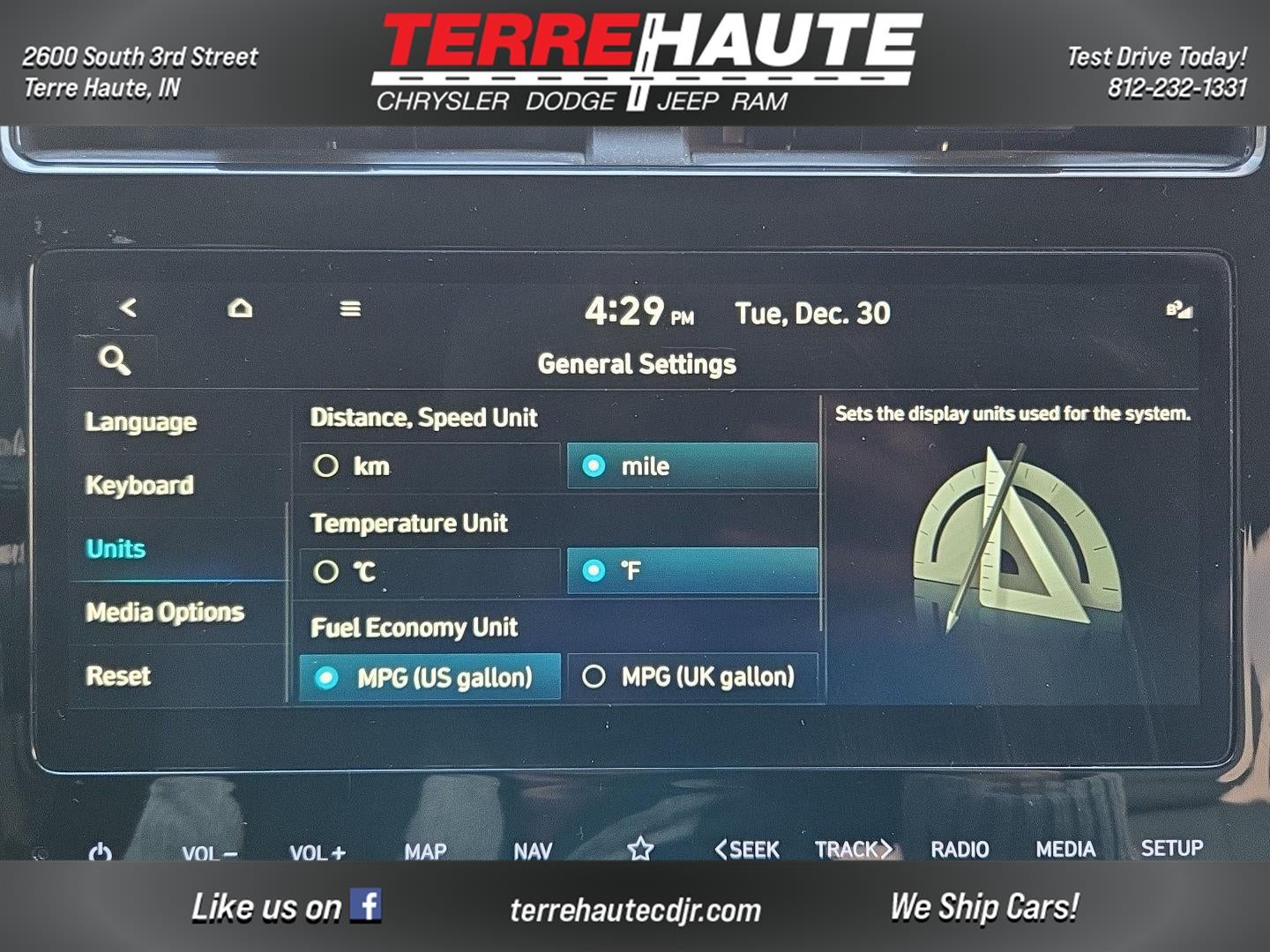Screen dimensions: 1270x952
Task: Open the hamburger menu icon
Action: click(x=351, y=309)
